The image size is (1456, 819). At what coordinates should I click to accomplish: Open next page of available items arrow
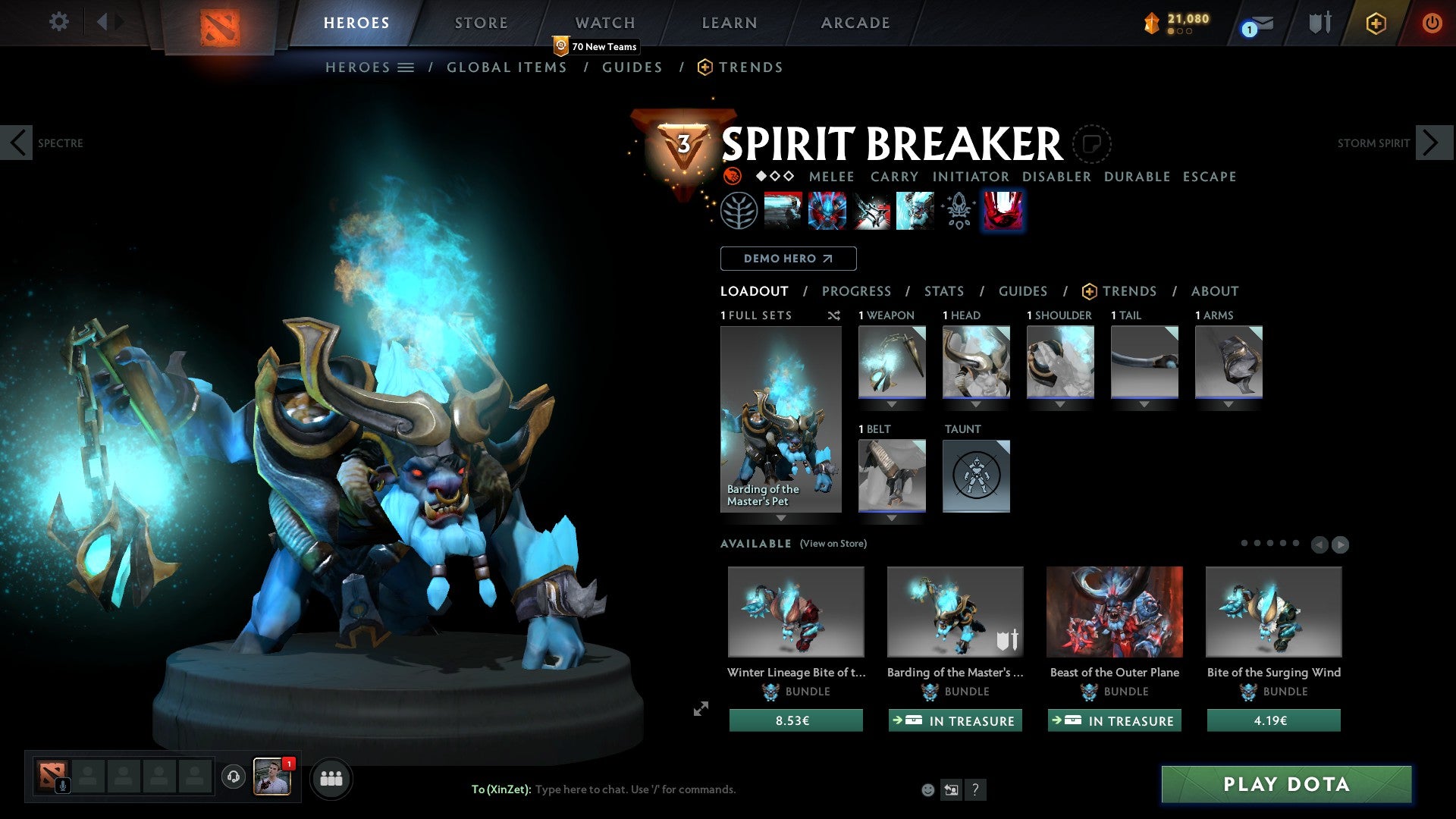pyautogui.click(x=1339, y=544)
